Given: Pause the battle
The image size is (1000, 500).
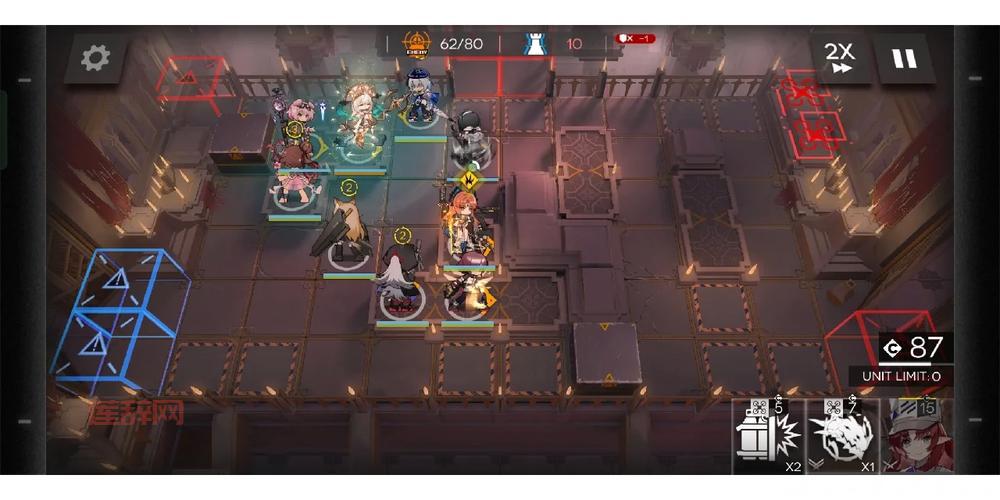Looking at the screenshot, I should click(904, 58).
